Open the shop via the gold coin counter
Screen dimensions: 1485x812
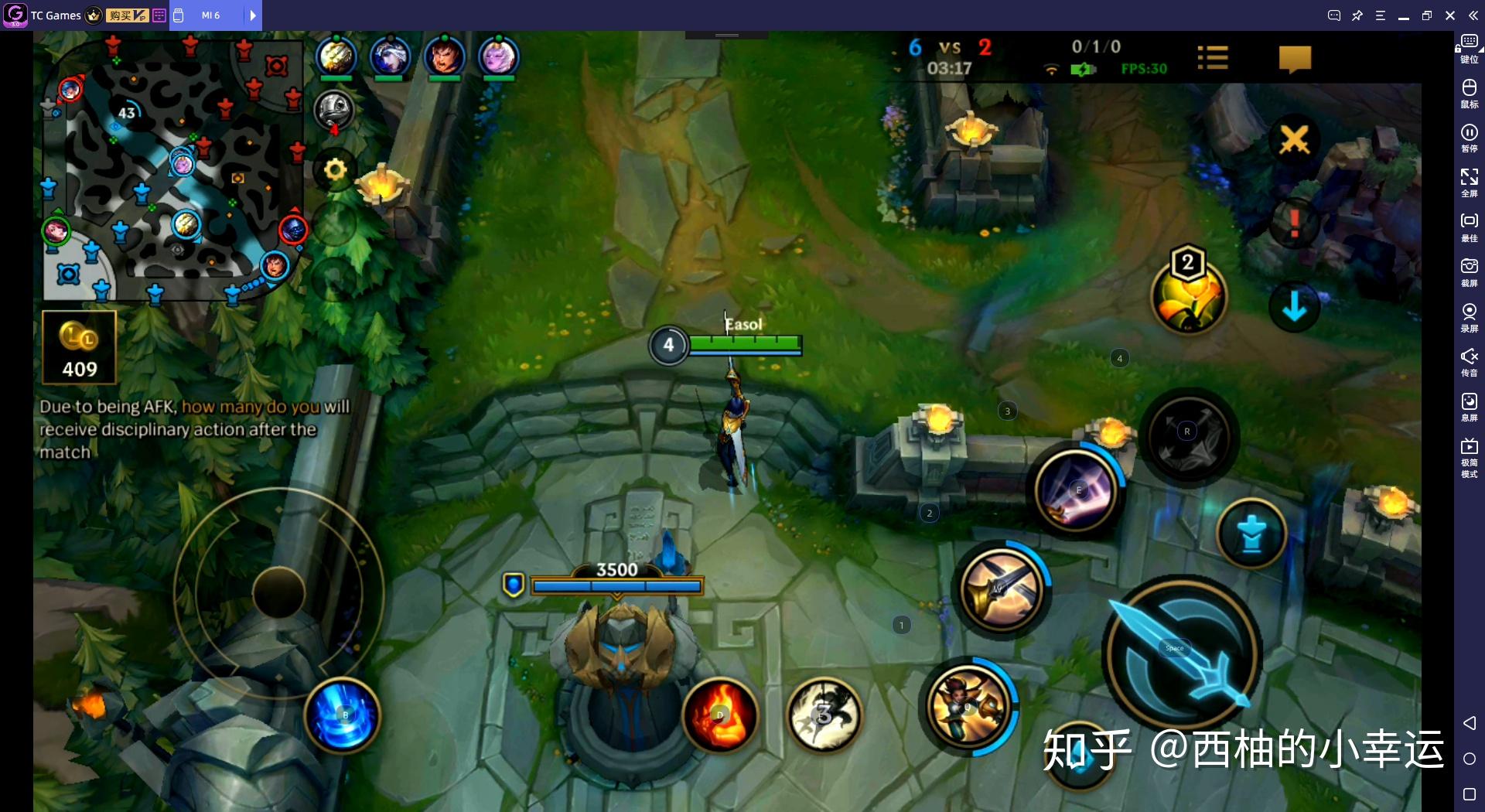click(79, 347)
